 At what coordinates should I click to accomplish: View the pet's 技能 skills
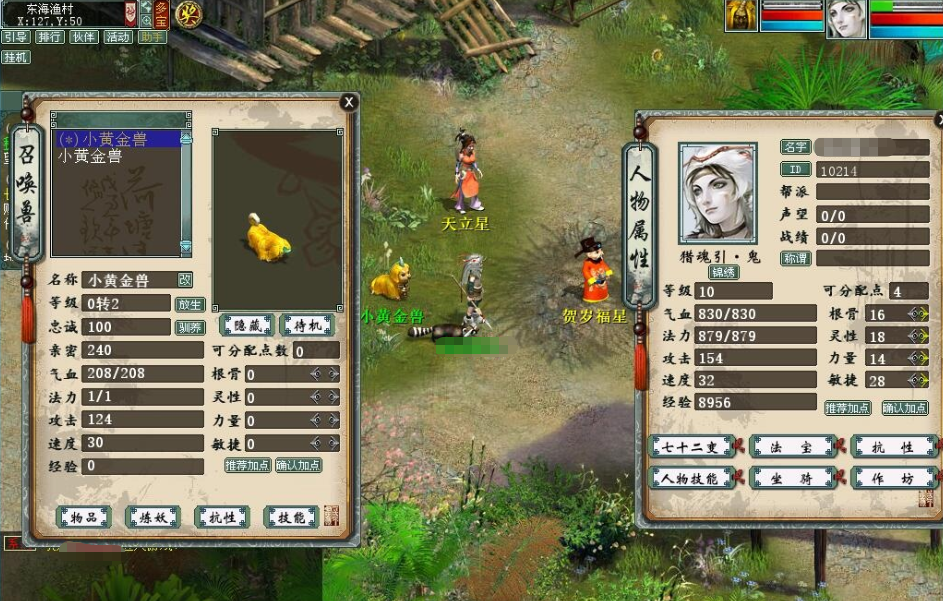(290, 516)
